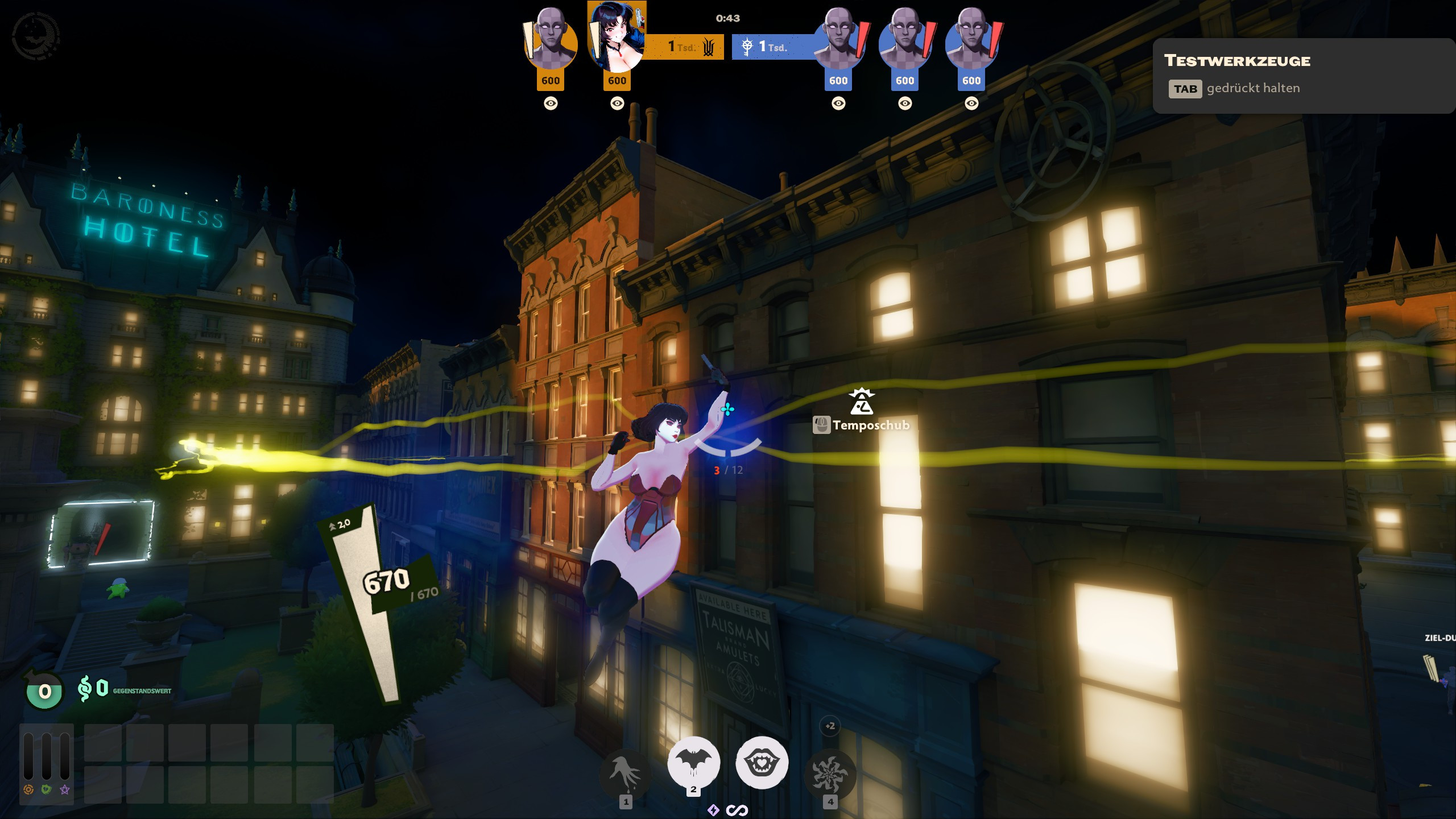
Task: Toggle eye icon under the anime hero portrait
Action: 617,104
